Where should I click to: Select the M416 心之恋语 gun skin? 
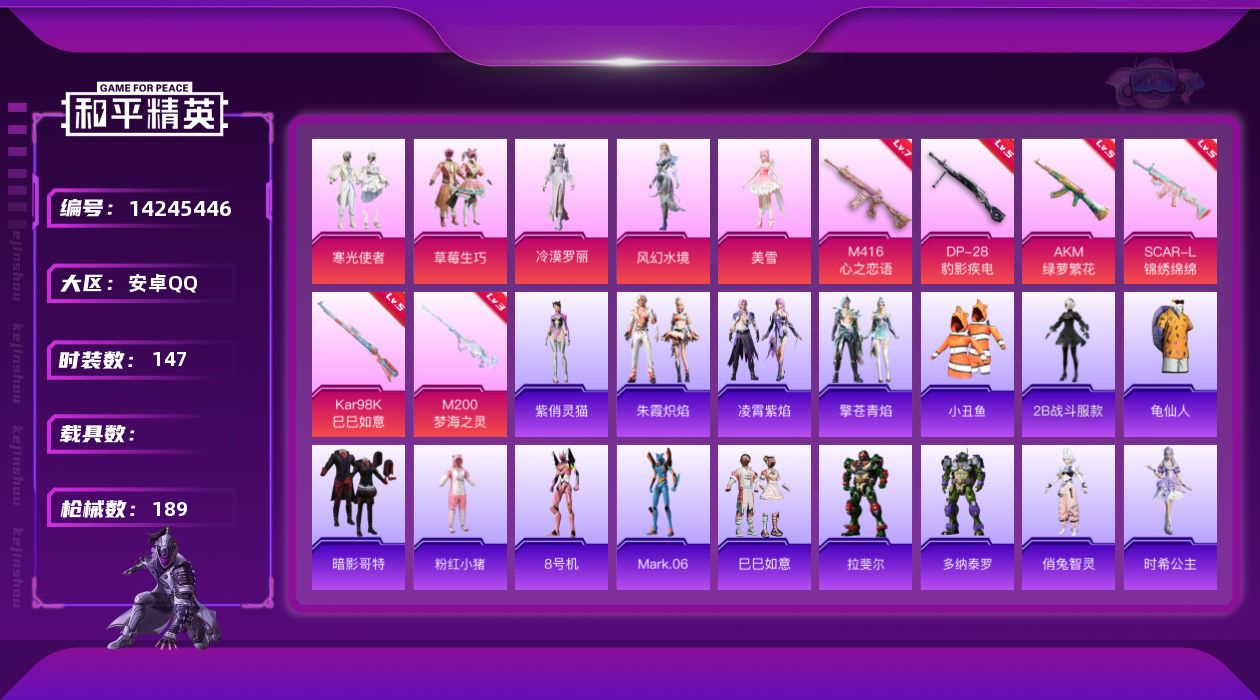pos(865,210)
